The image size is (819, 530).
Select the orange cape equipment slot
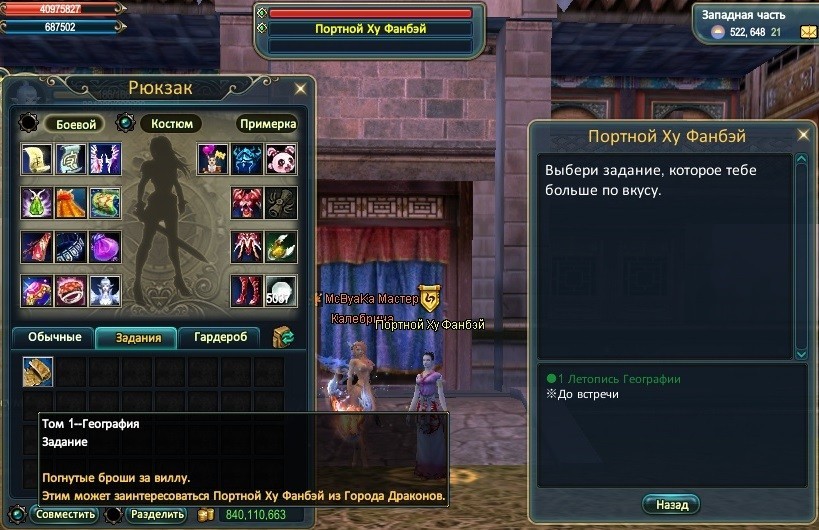point(71,202)
